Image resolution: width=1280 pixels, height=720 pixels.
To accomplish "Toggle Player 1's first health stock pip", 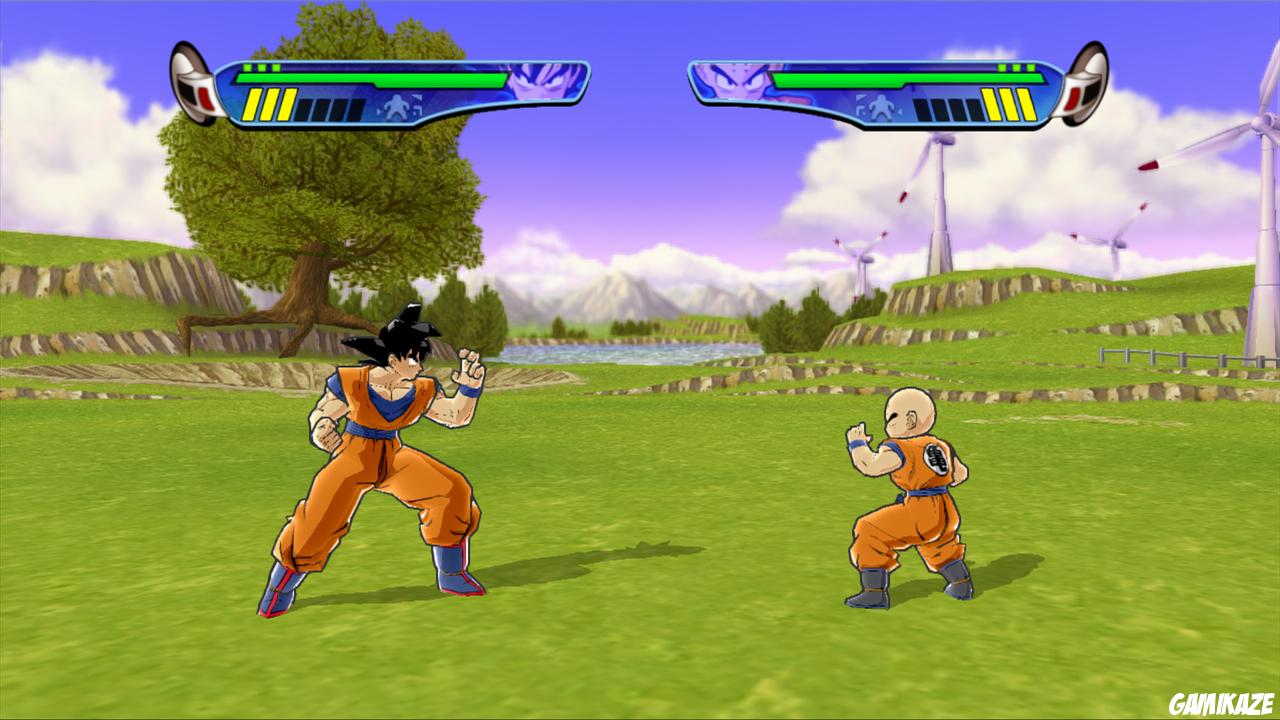I will tap(249, 68).
